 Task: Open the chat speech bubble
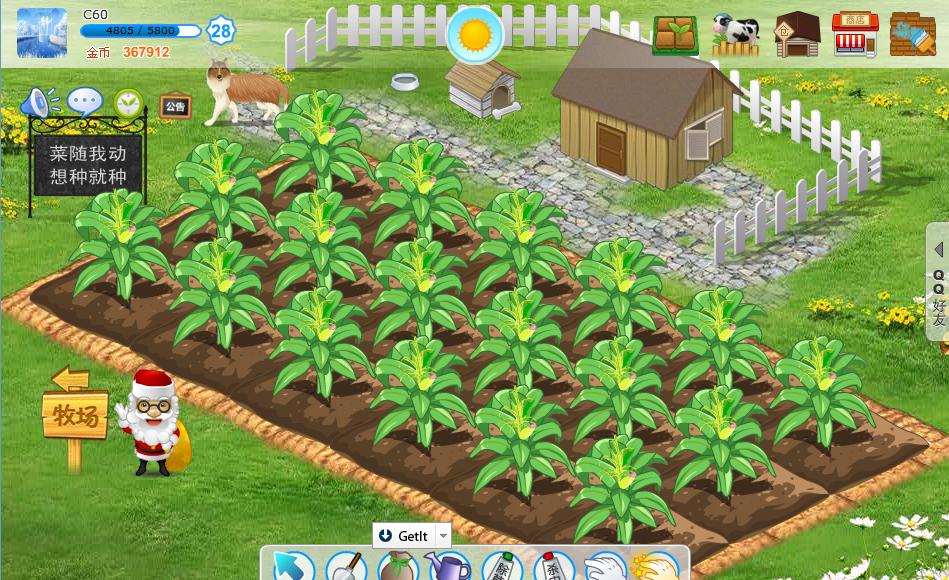click(85, 102)
